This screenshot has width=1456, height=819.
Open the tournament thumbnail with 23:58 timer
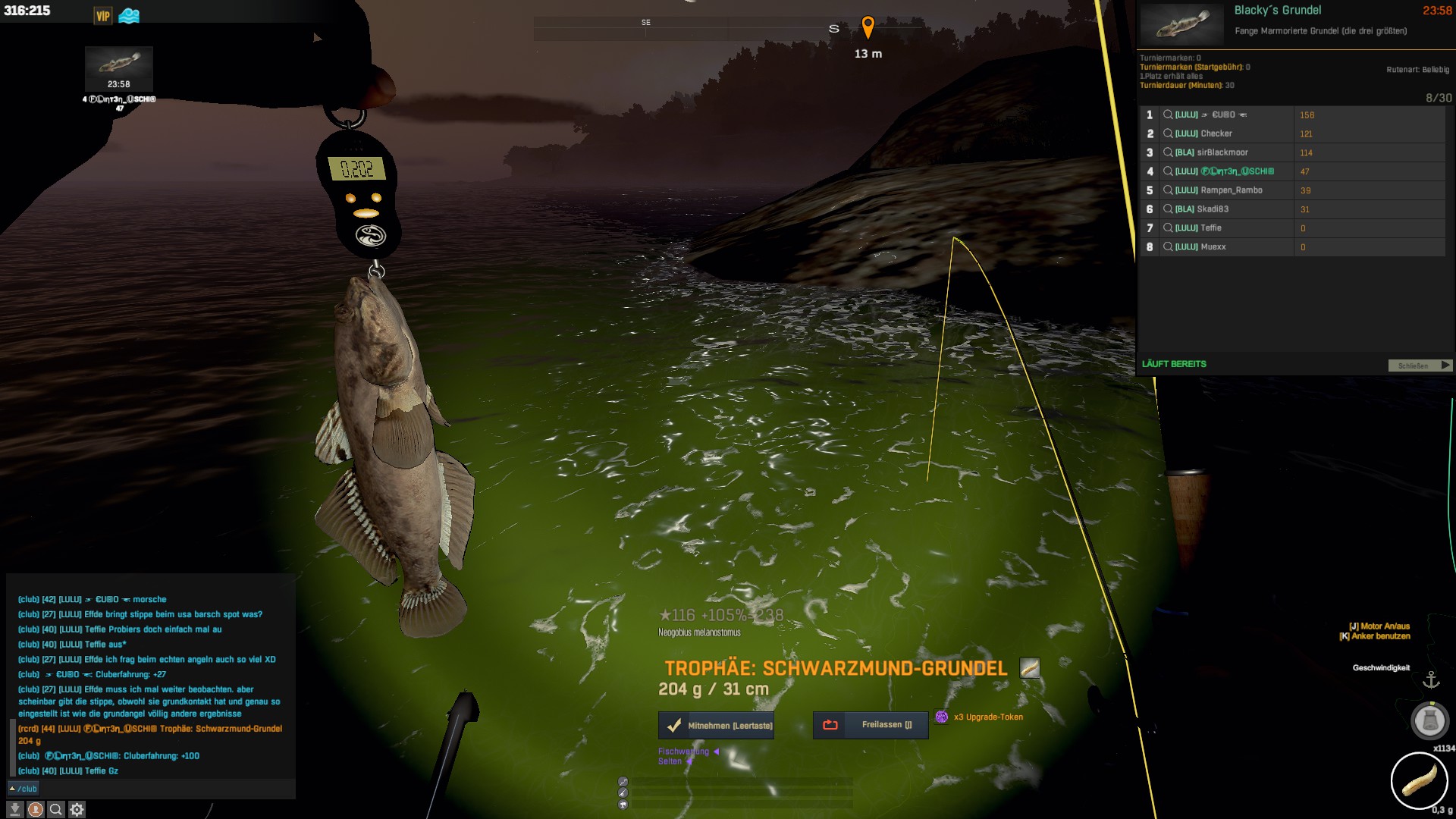pos(119,68)
